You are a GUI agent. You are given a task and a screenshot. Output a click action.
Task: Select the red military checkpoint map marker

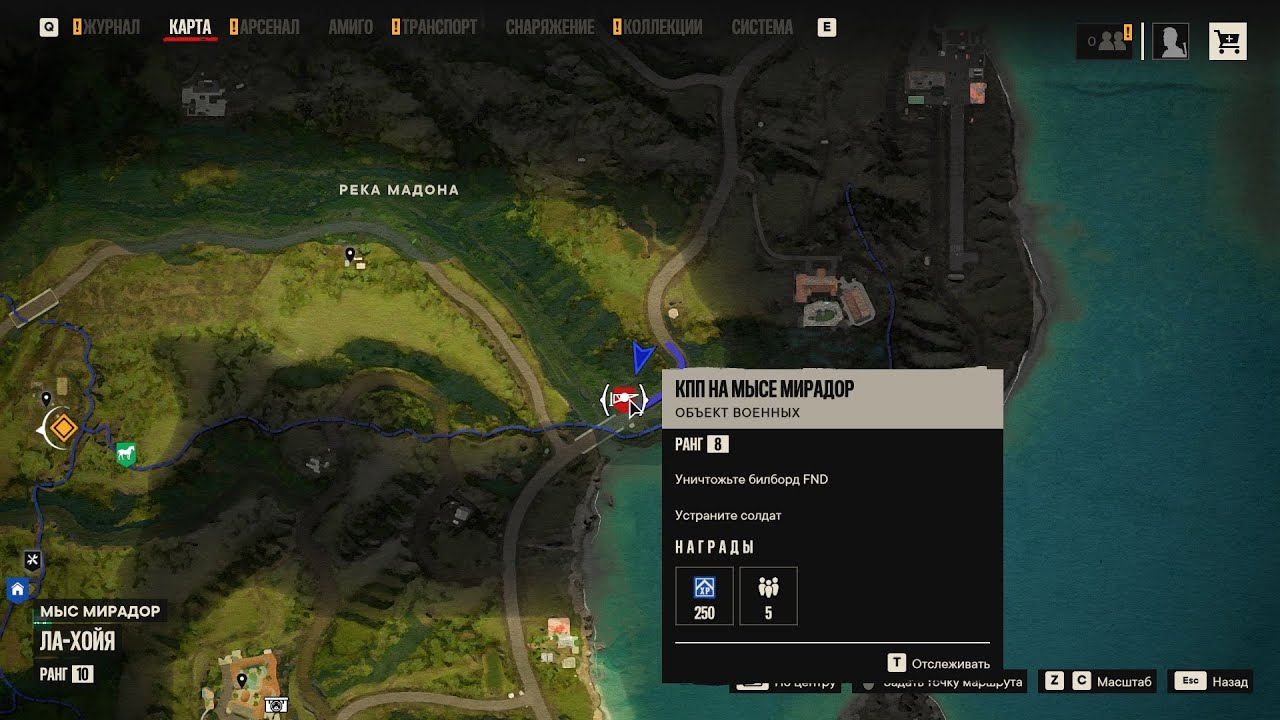pos(624,400)
